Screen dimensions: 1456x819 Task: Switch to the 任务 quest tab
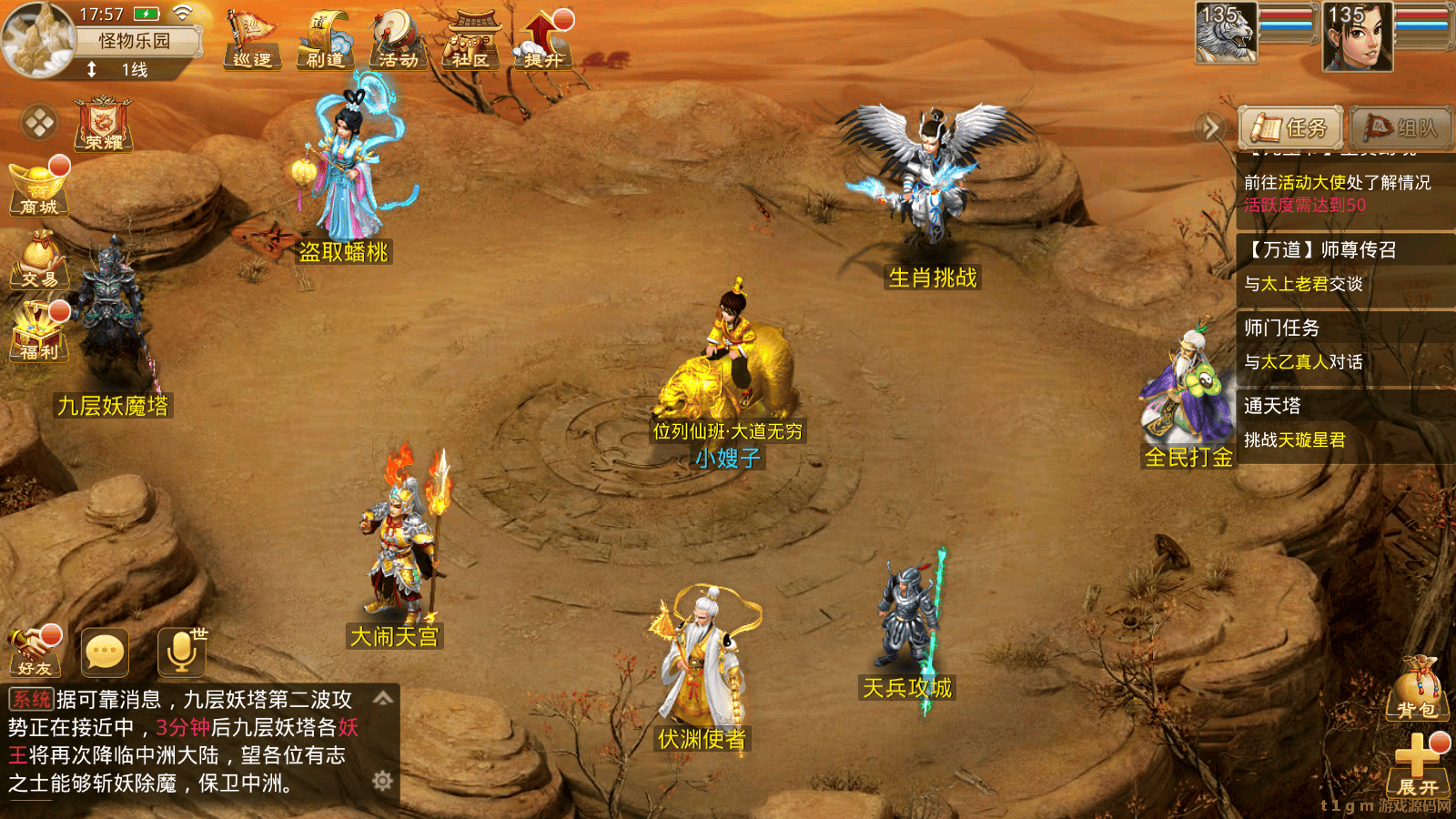1289,128
